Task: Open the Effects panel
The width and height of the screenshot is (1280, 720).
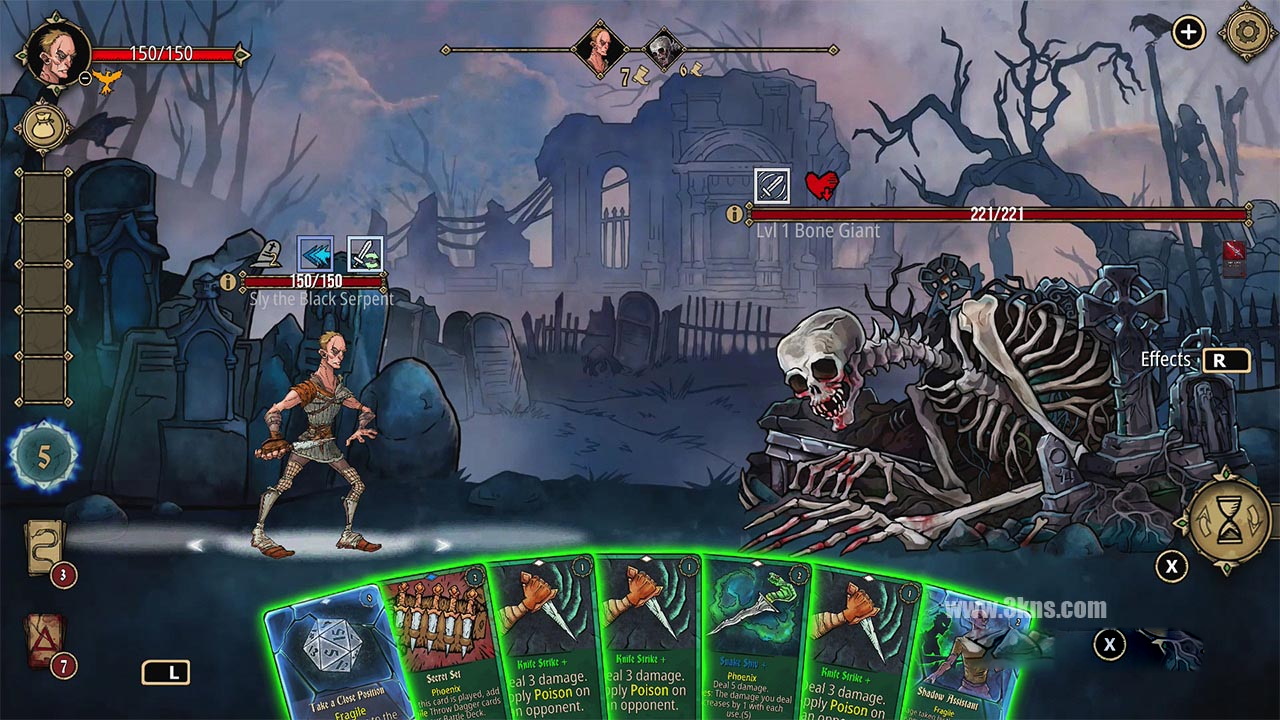Action: 1226,360
